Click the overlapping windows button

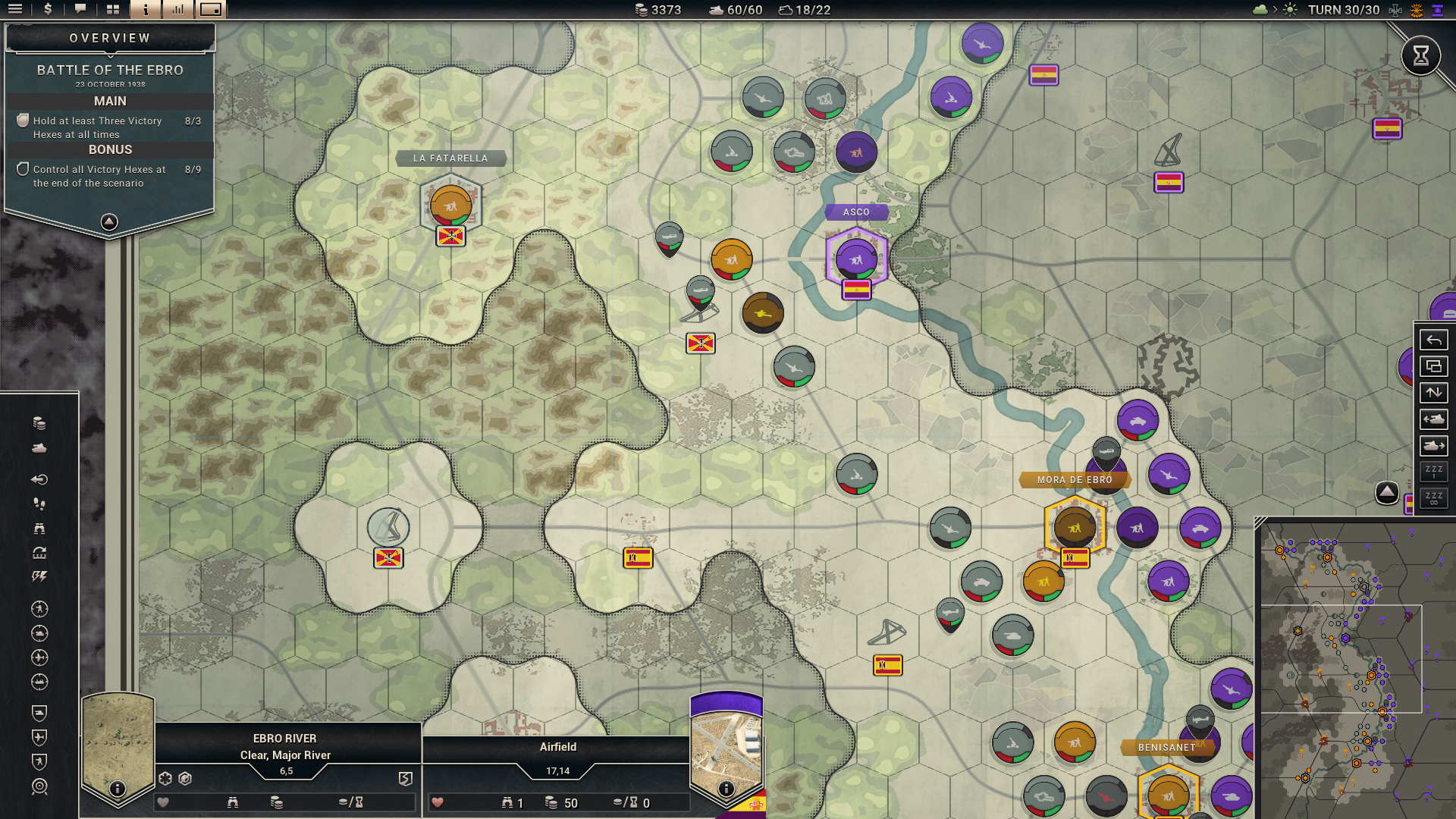pos(1433,366)
